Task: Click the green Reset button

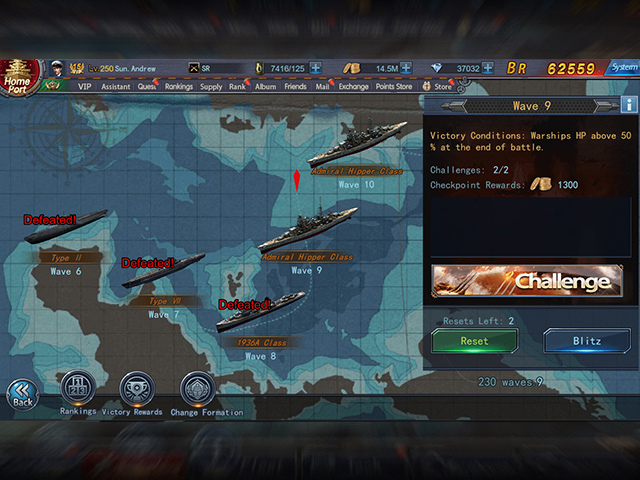Action: (x=474, y=341)
